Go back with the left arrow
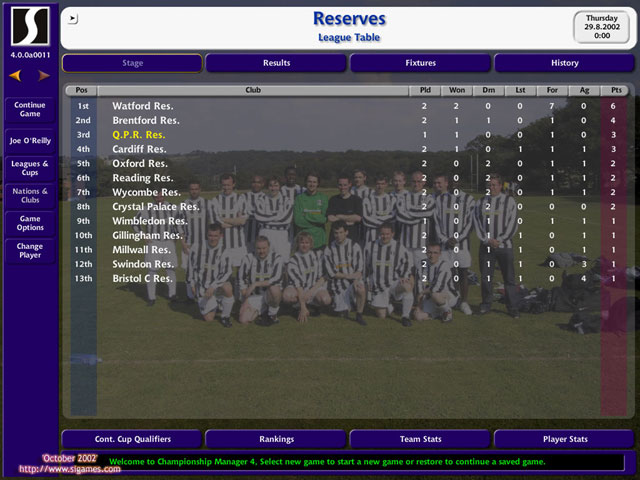 [15, 75]
